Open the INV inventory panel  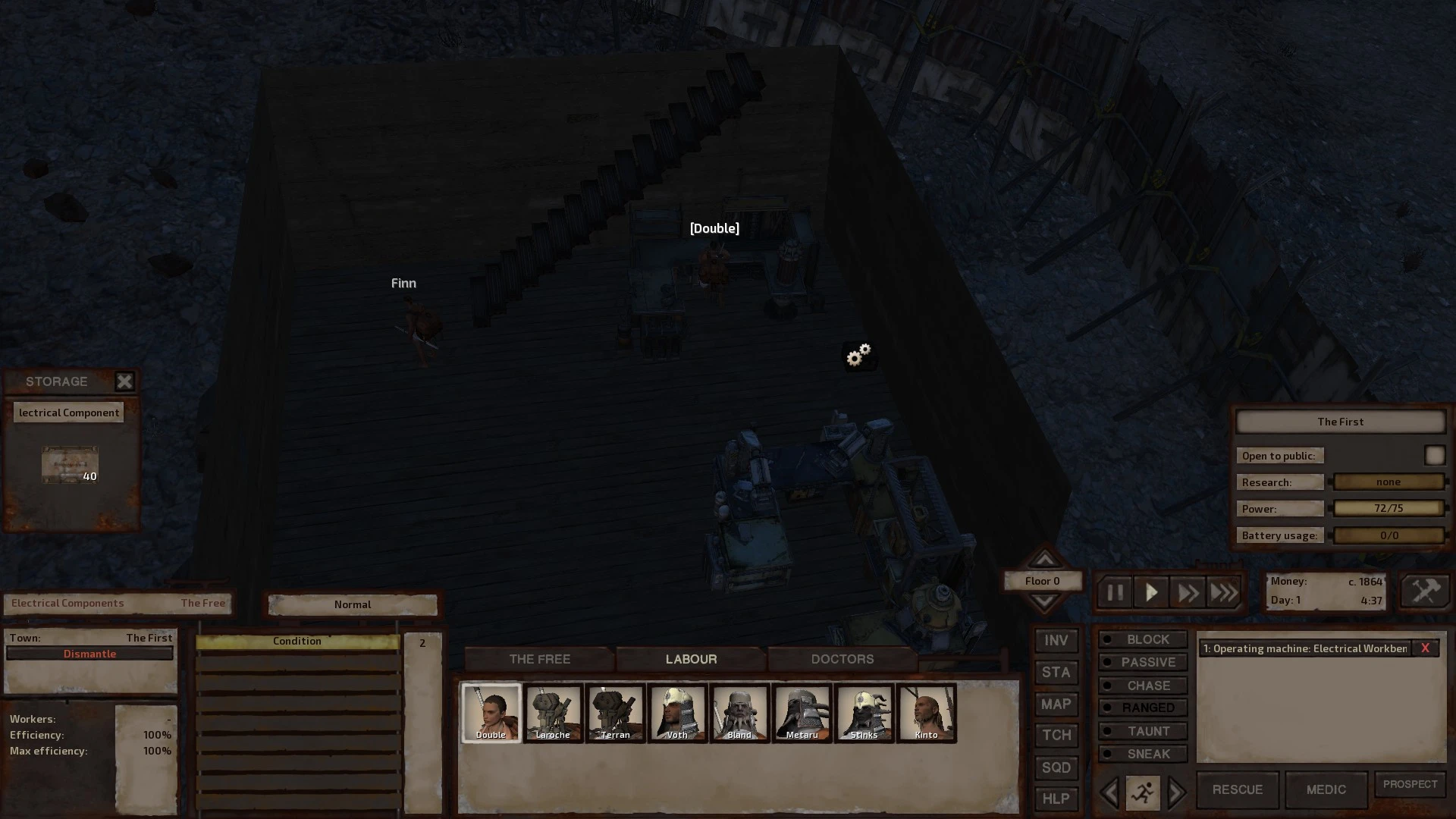(1056, 641)
